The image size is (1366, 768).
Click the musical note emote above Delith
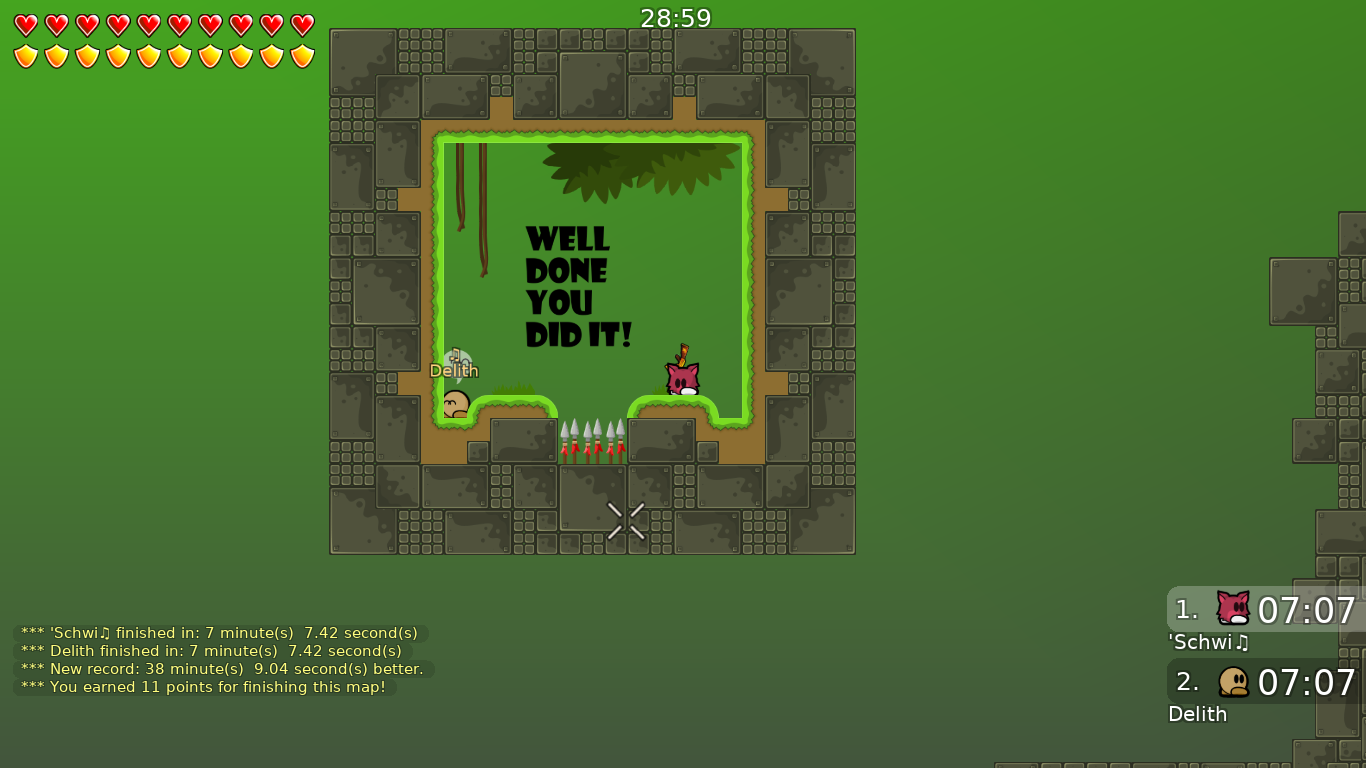457,353
